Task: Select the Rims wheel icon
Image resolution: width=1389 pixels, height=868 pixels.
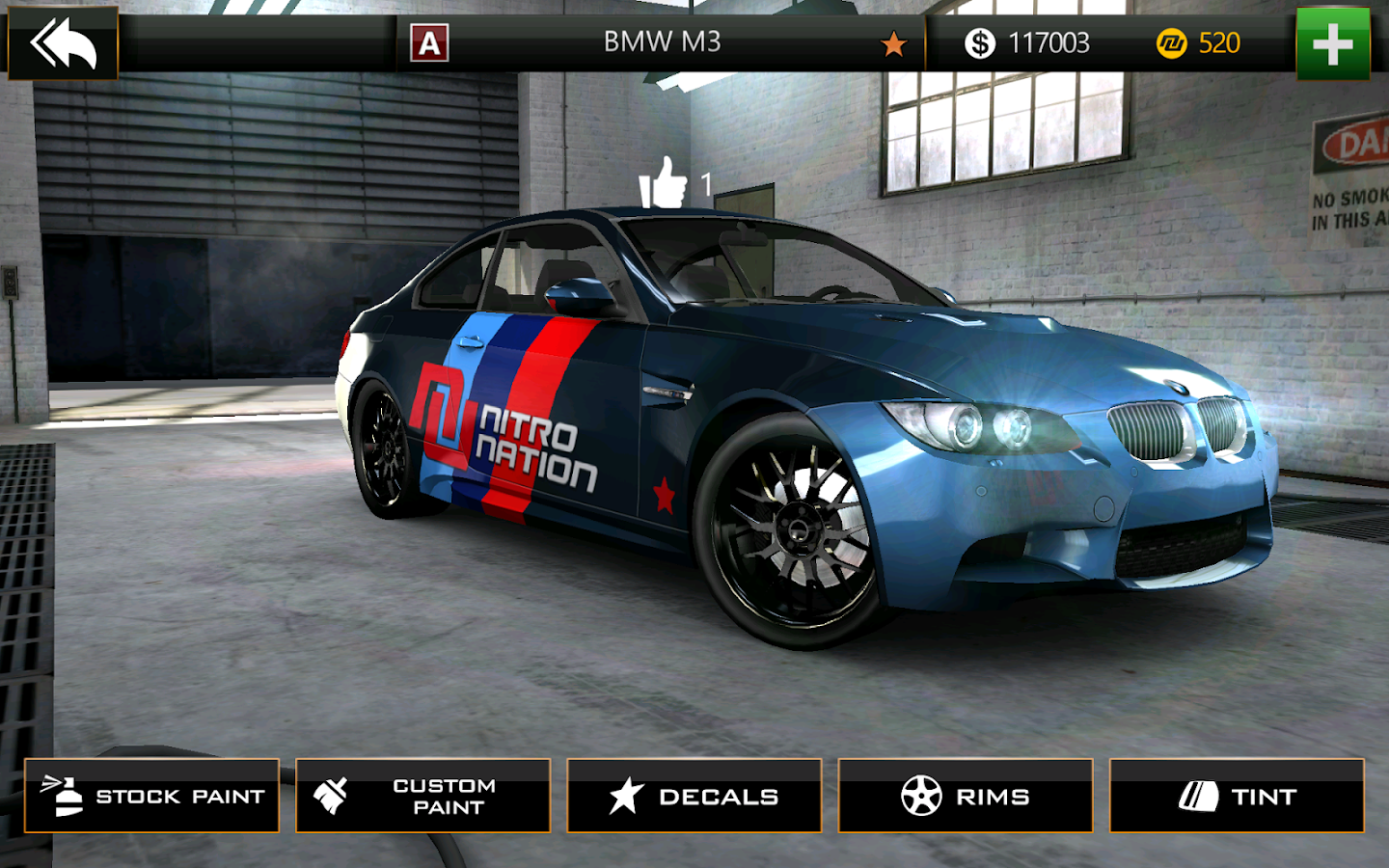Action: pos(922,796)
